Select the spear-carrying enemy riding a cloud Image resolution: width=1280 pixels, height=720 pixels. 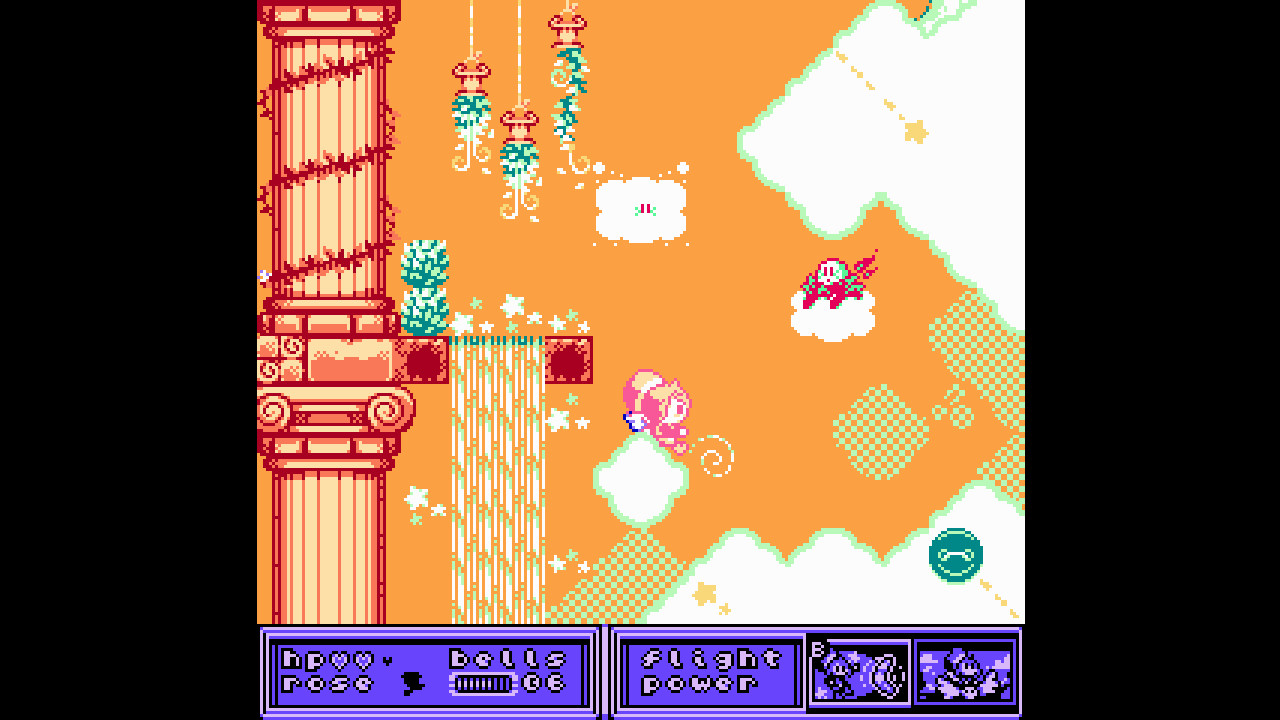click(834, 281)
